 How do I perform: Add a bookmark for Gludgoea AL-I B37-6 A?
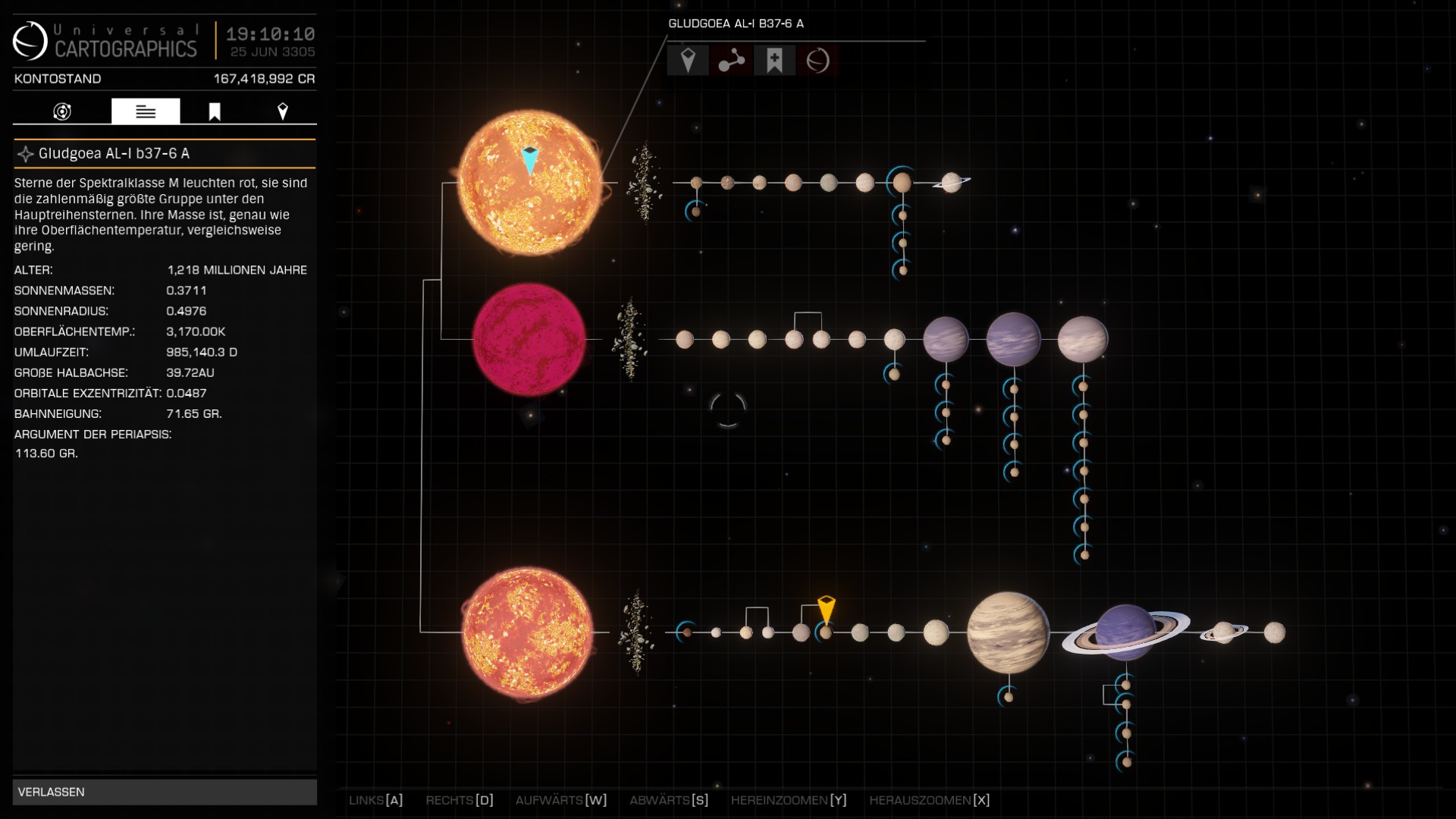coord(774,61)
